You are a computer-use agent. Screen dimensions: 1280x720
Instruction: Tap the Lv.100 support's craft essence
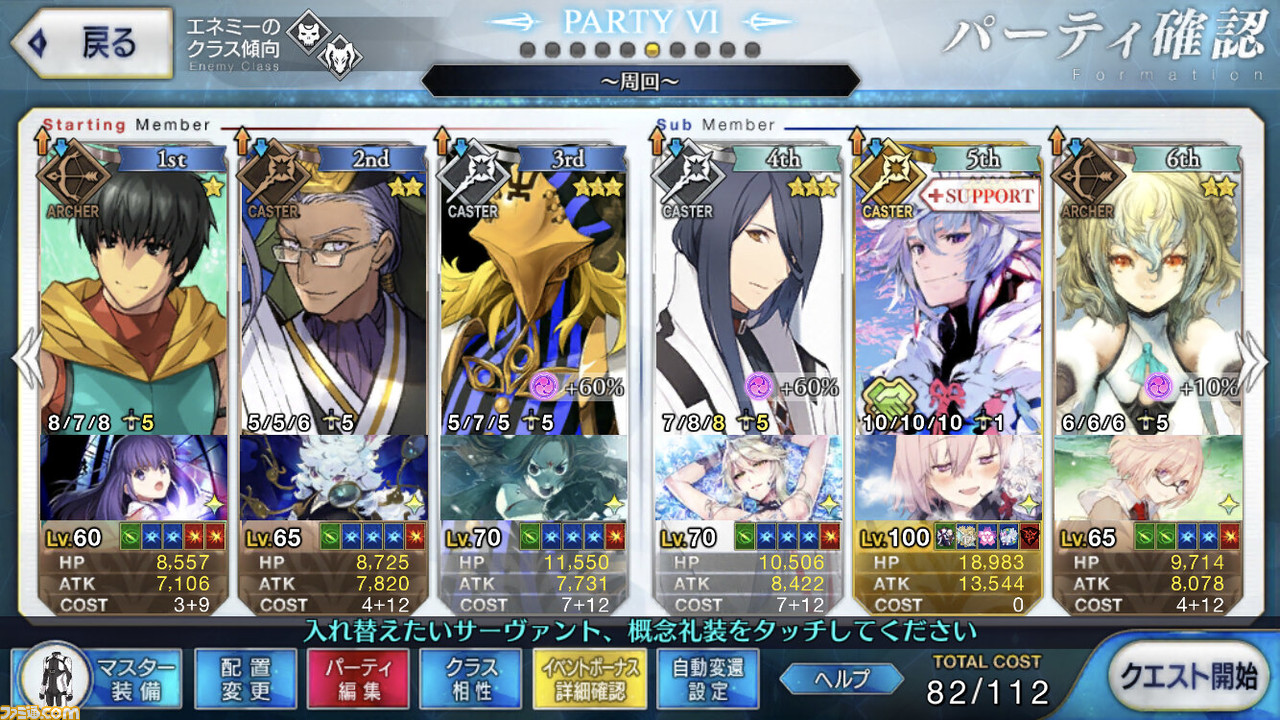[948, 477]
